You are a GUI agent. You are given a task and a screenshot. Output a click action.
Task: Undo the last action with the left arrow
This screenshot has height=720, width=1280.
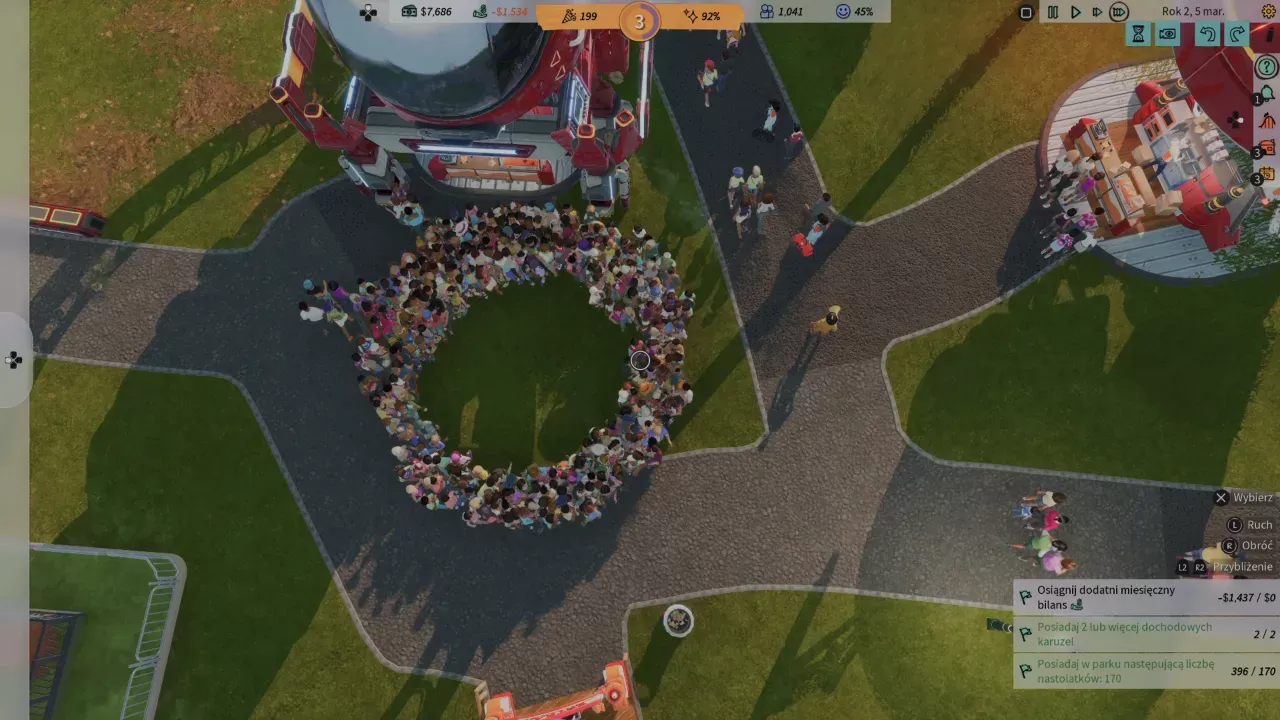(x=1208, y=35)
